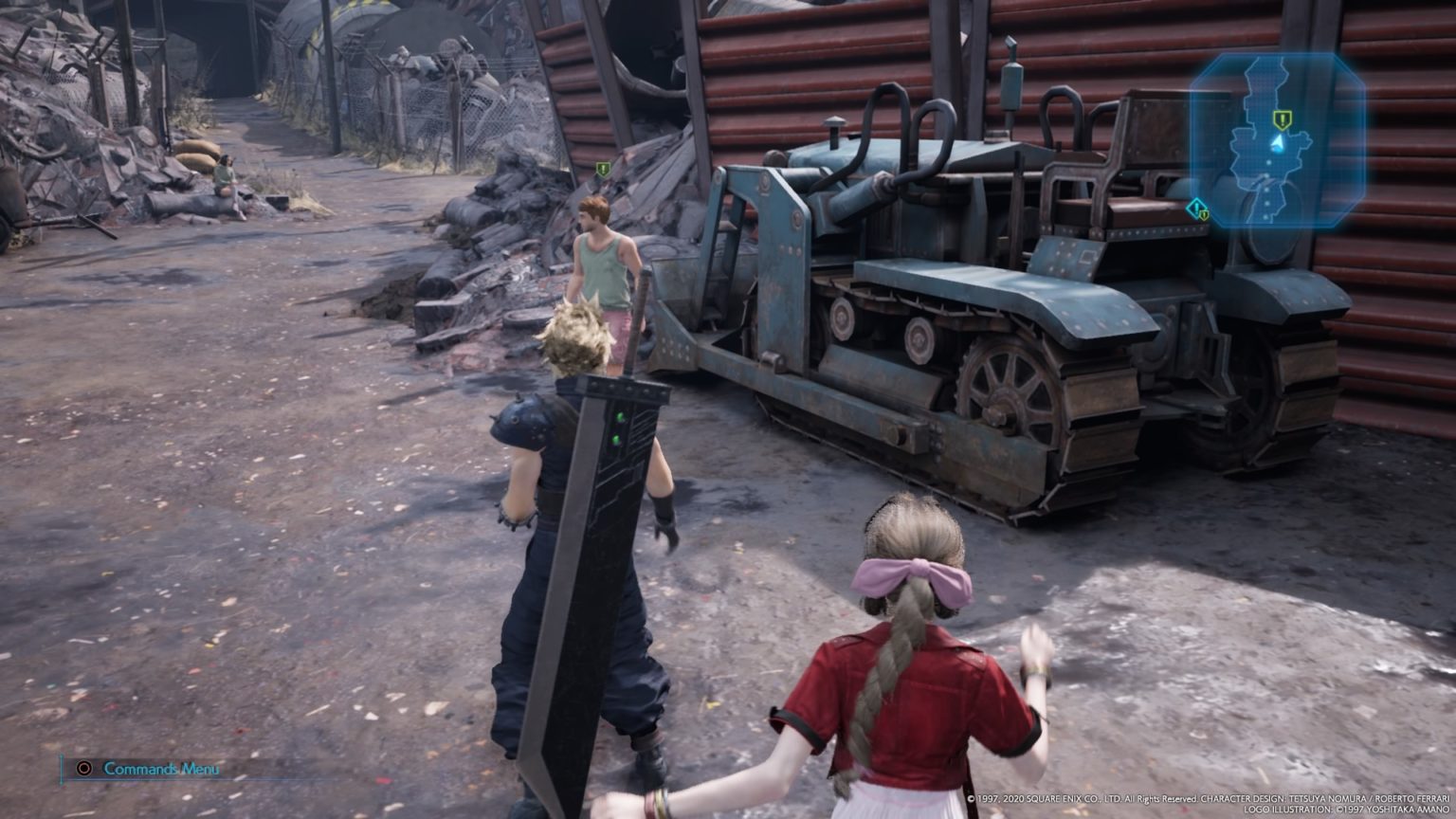
Task: Select the green quest marker on the minimap
Action: tap(1282, 119)
